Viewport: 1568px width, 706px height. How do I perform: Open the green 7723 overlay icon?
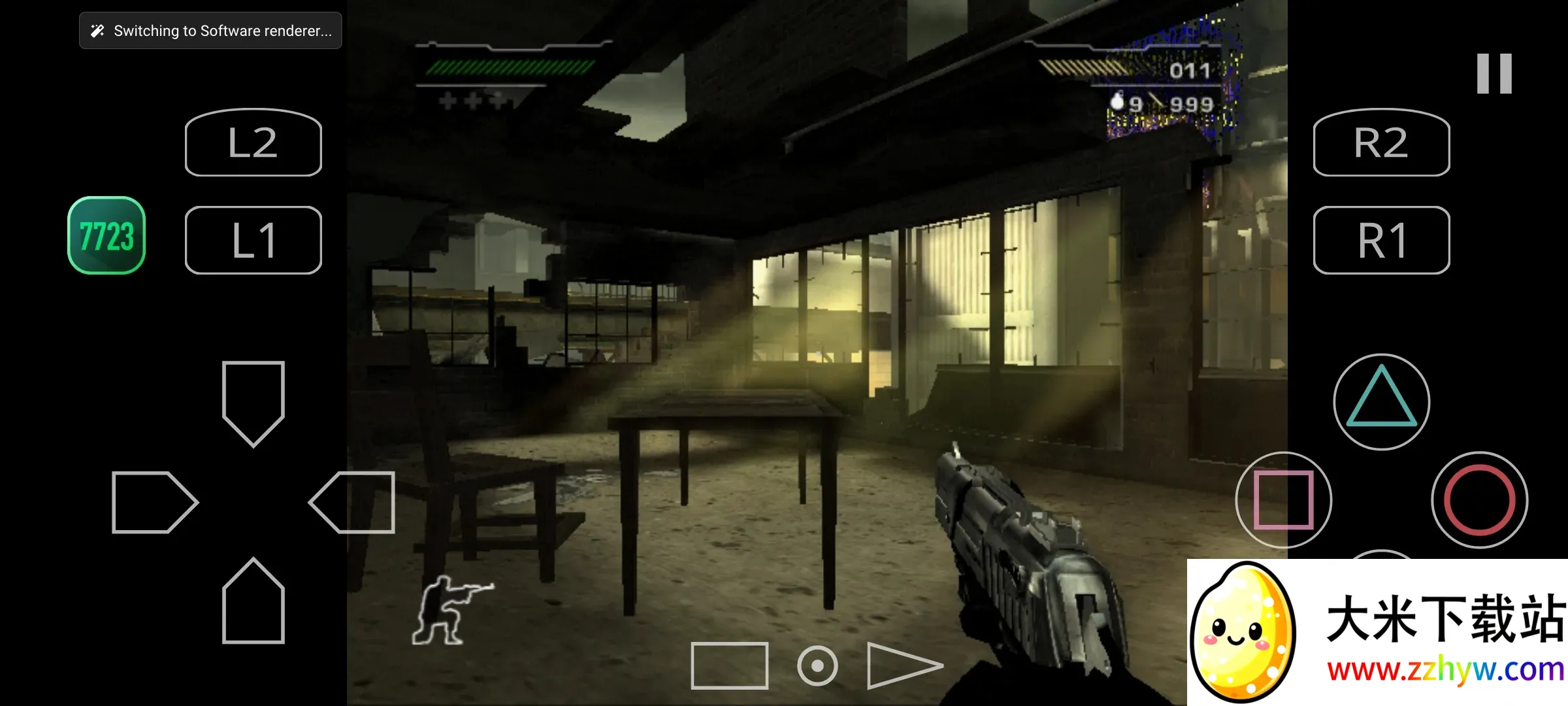click(106, 235)
